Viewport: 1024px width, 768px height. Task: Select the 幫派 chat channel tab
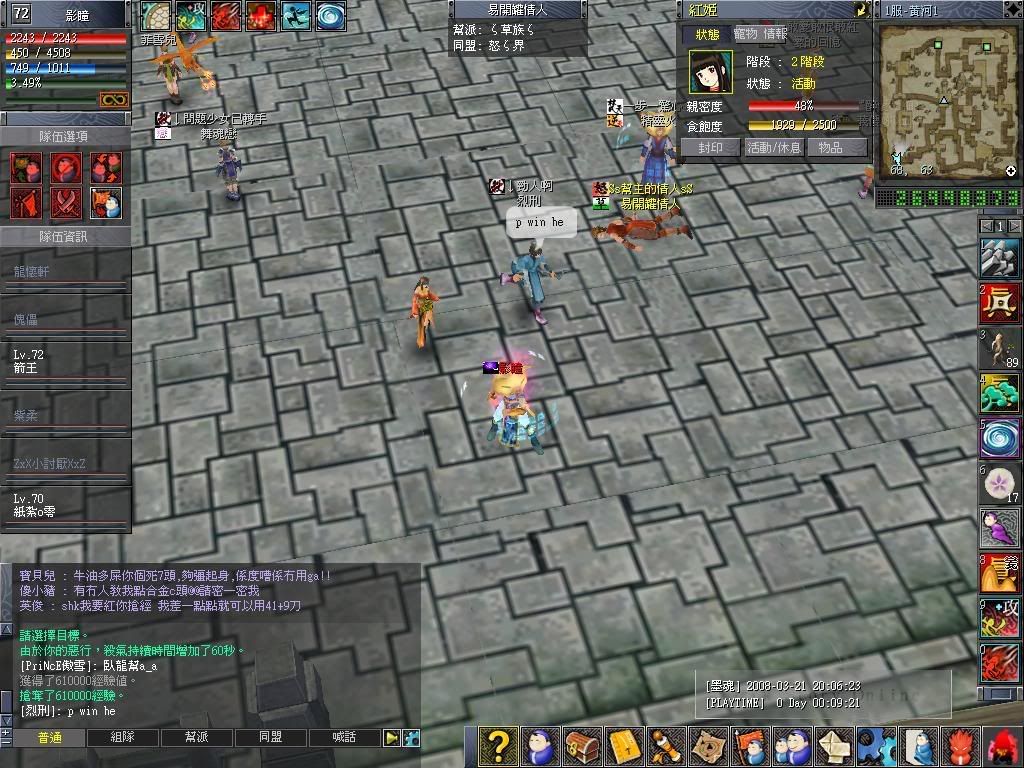click(196, 737)
